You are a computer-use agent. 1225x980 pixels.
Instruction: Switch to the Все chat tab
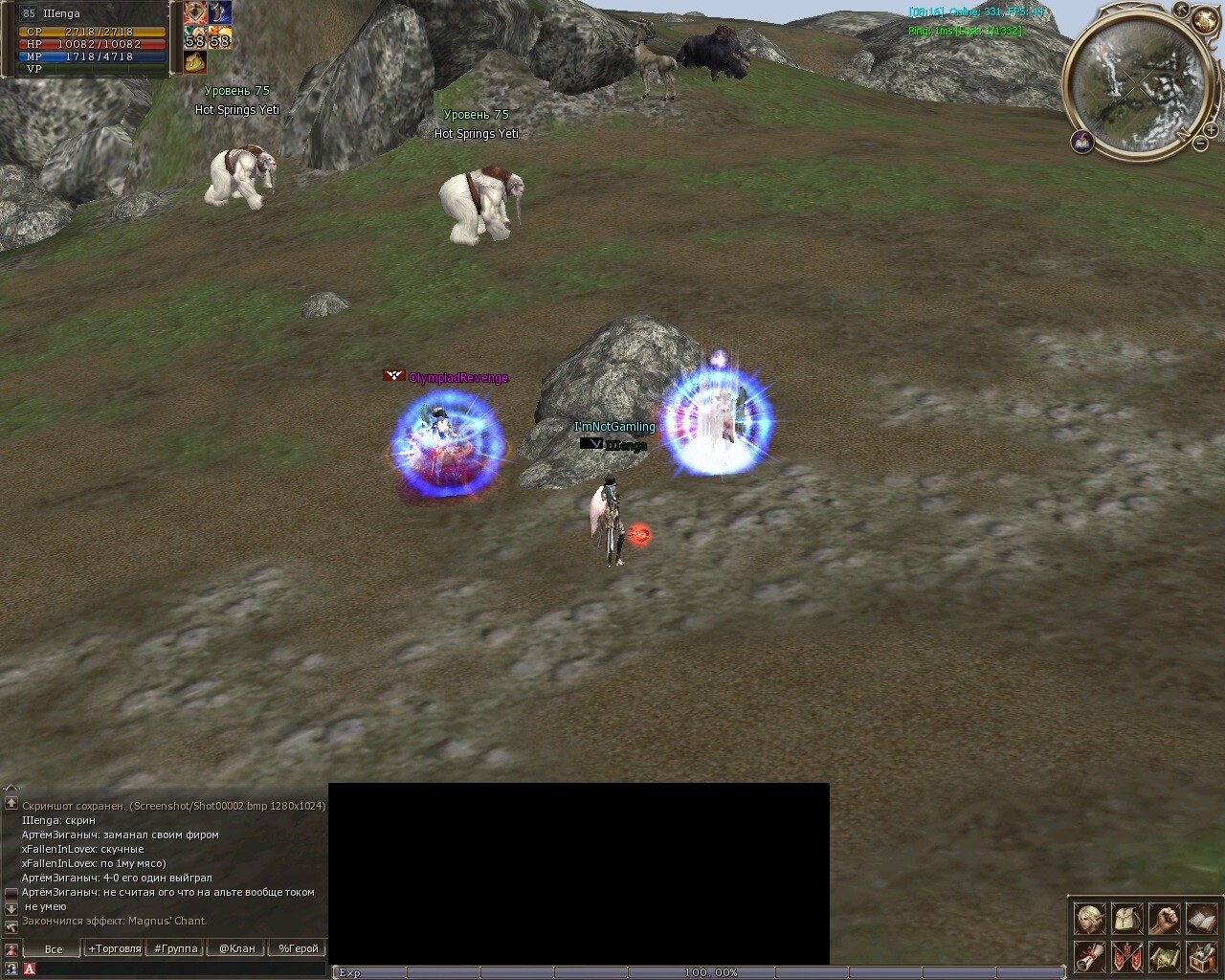(x=54, y=949)
